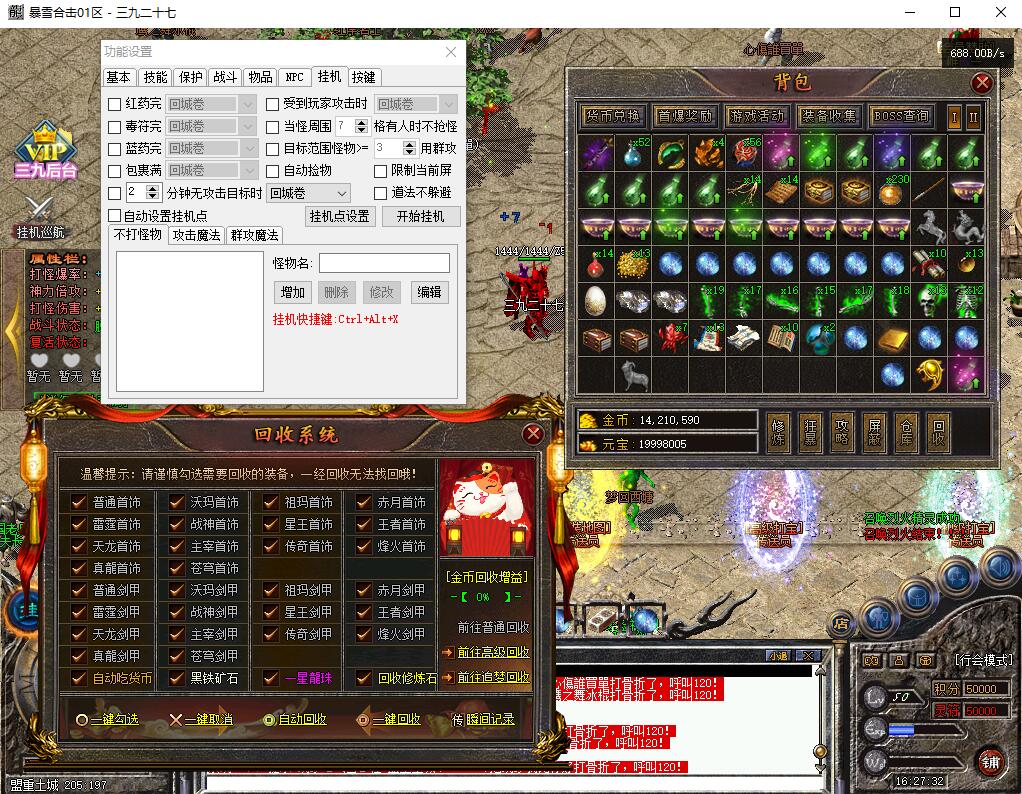Click the 仓库 button in the bag
1022x794 pixels.
(x=906, y=433)
